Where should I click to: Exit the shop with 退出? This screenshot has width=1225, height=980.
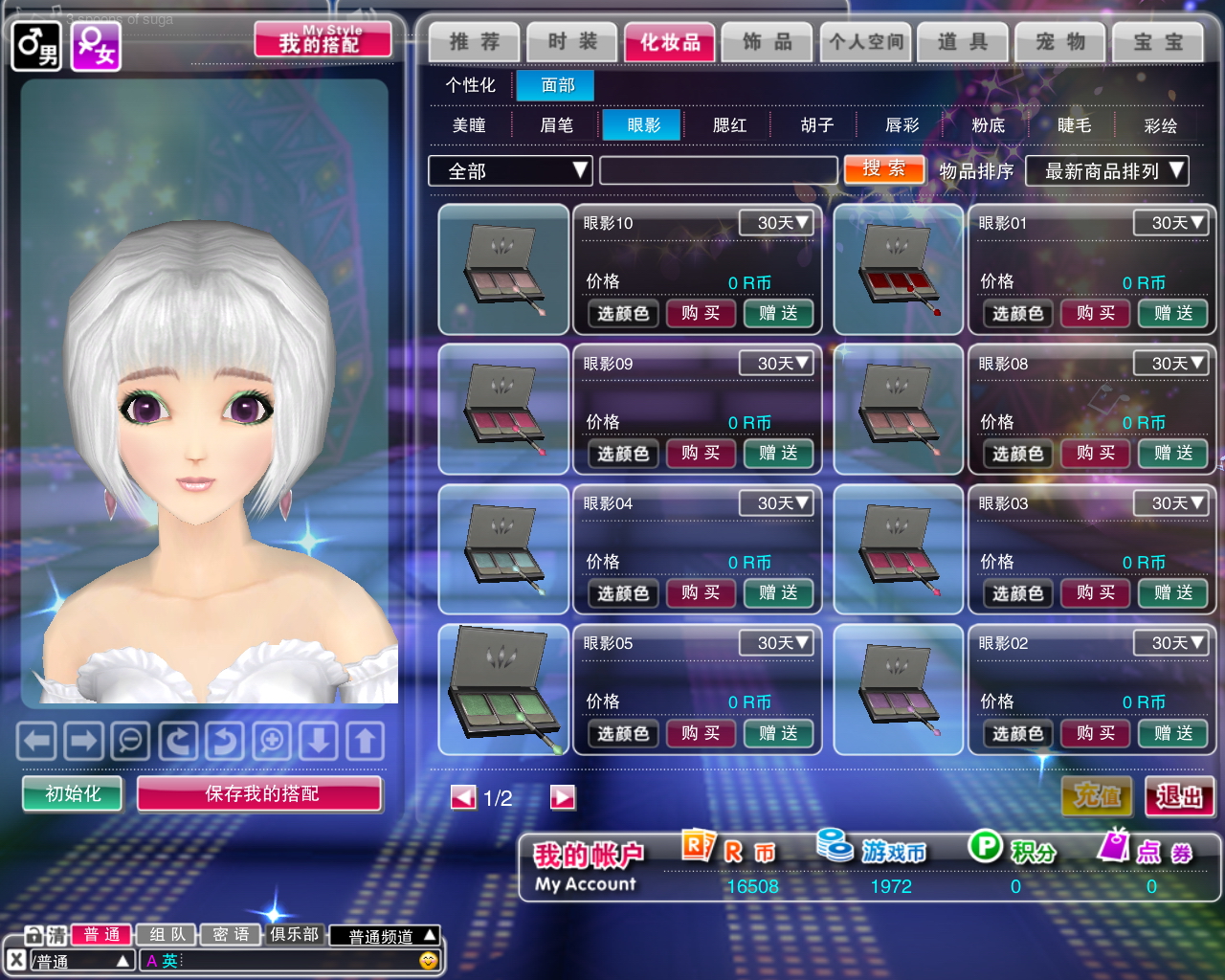click(x=1179, y=796)
